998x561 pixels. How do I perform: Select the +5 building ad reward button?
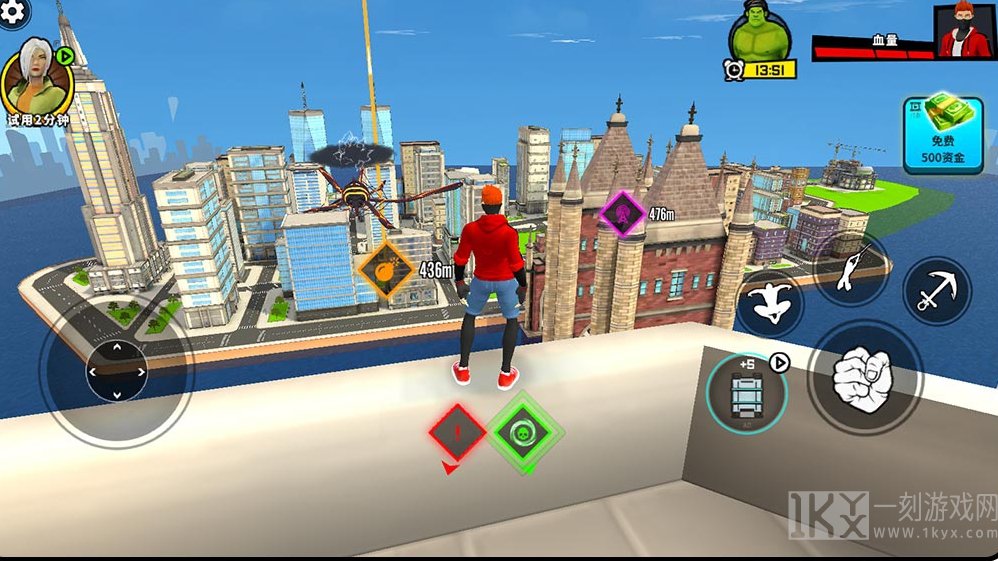tap(747, 392)
